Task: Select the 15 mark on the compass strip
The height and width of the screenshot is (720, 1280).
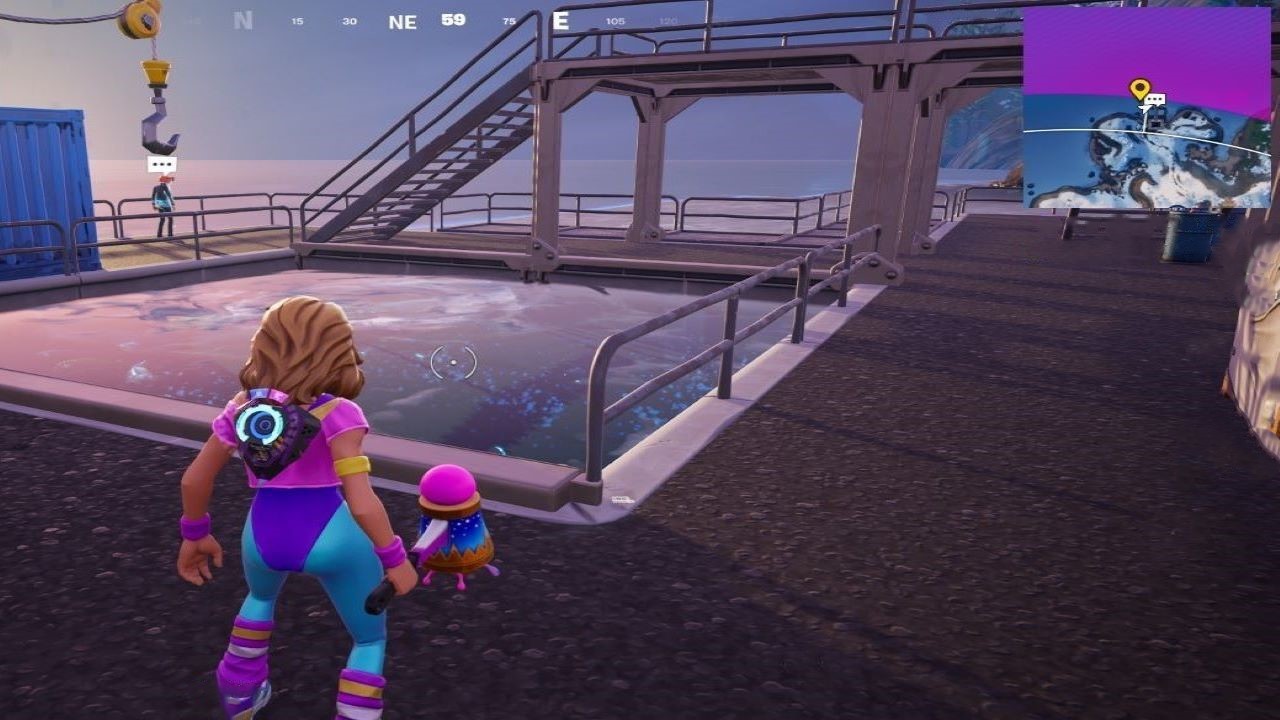Action: click(295, 20)
